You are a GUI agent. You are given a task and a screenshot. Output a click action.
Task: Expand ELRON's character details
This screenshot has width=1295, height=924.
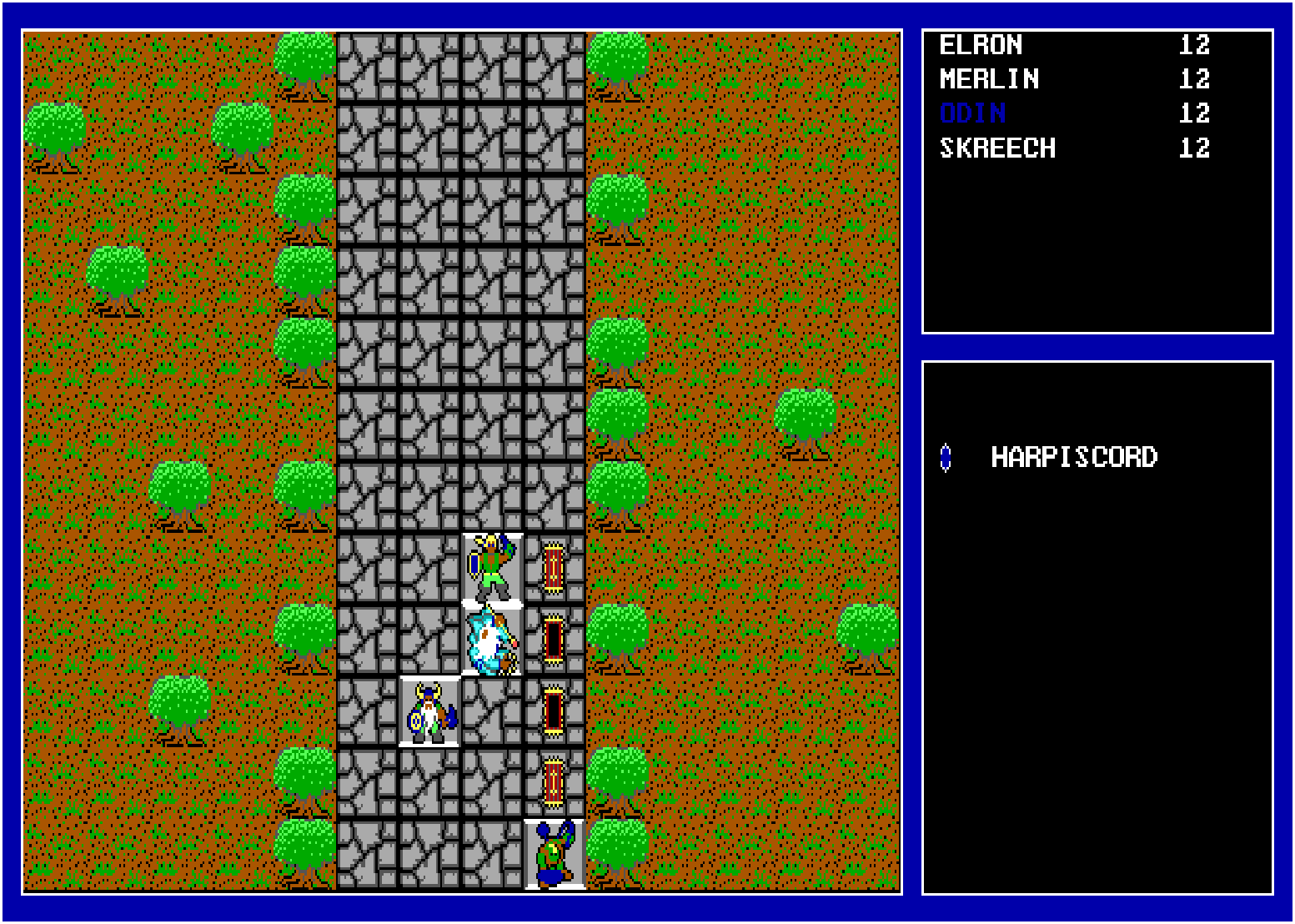(x=981, y=45)
